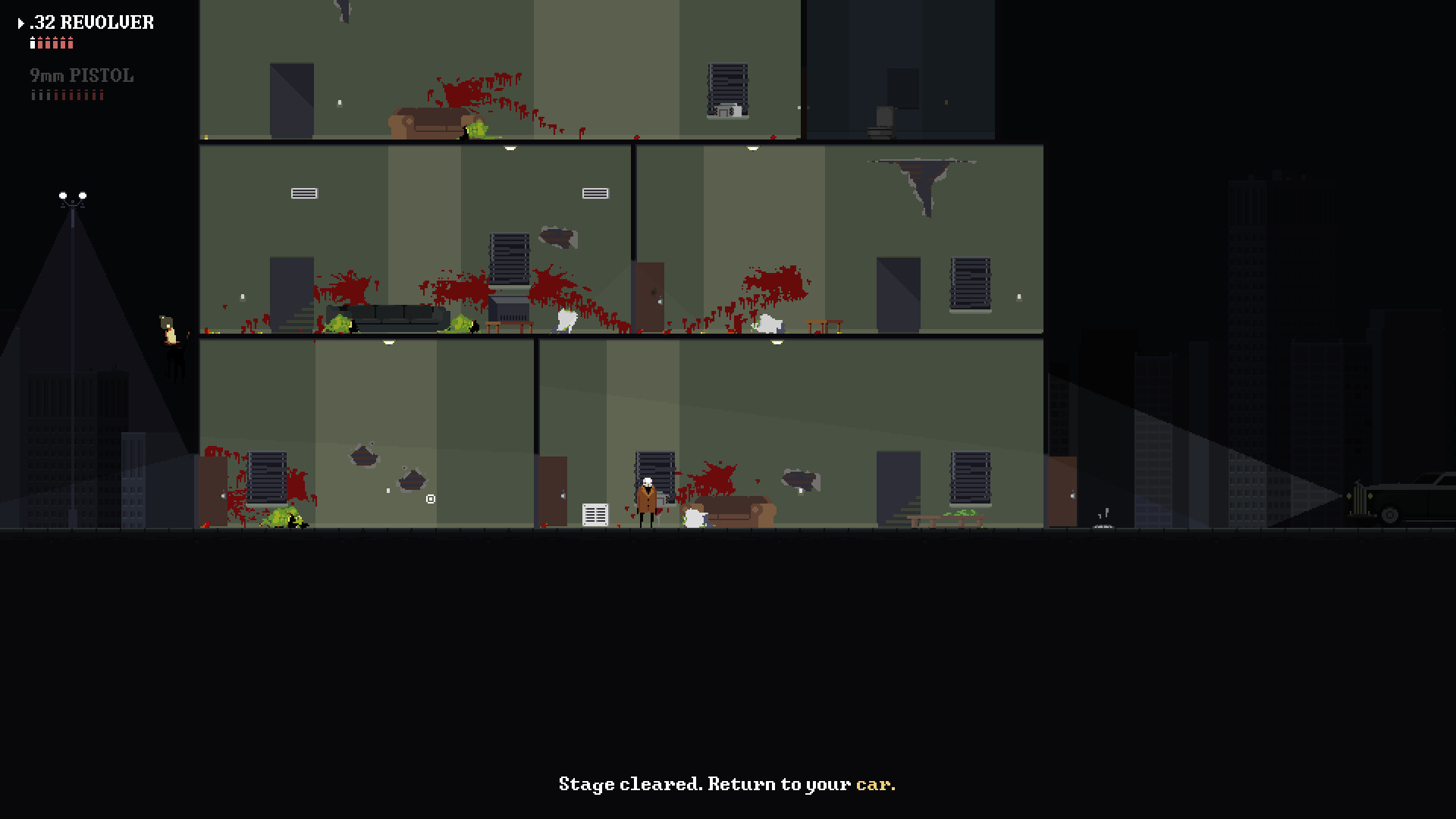Toggle the selection arrow next to .32 Revolver
The height and width of the screenshot is (819, 1456).
click(20, 23)
